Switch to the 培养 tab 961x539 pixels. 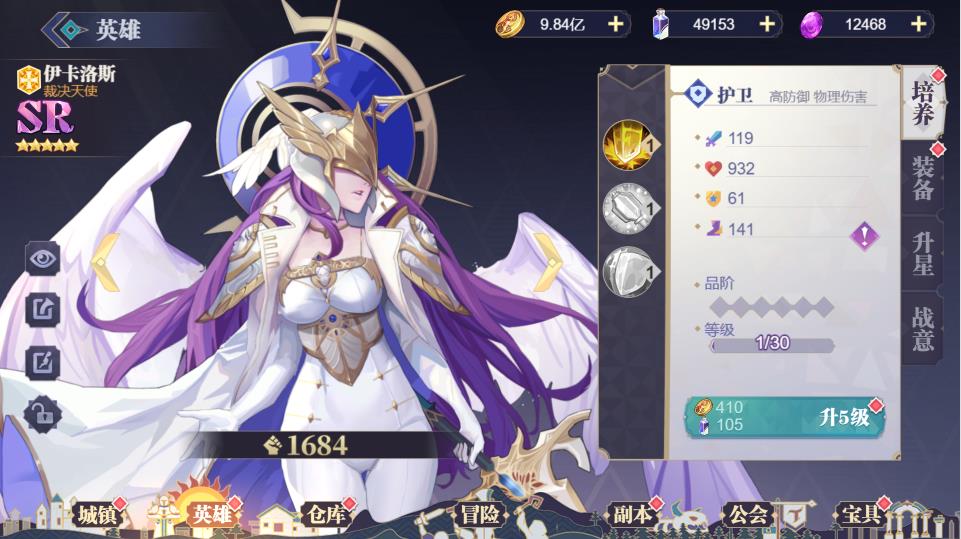point(922,103)
